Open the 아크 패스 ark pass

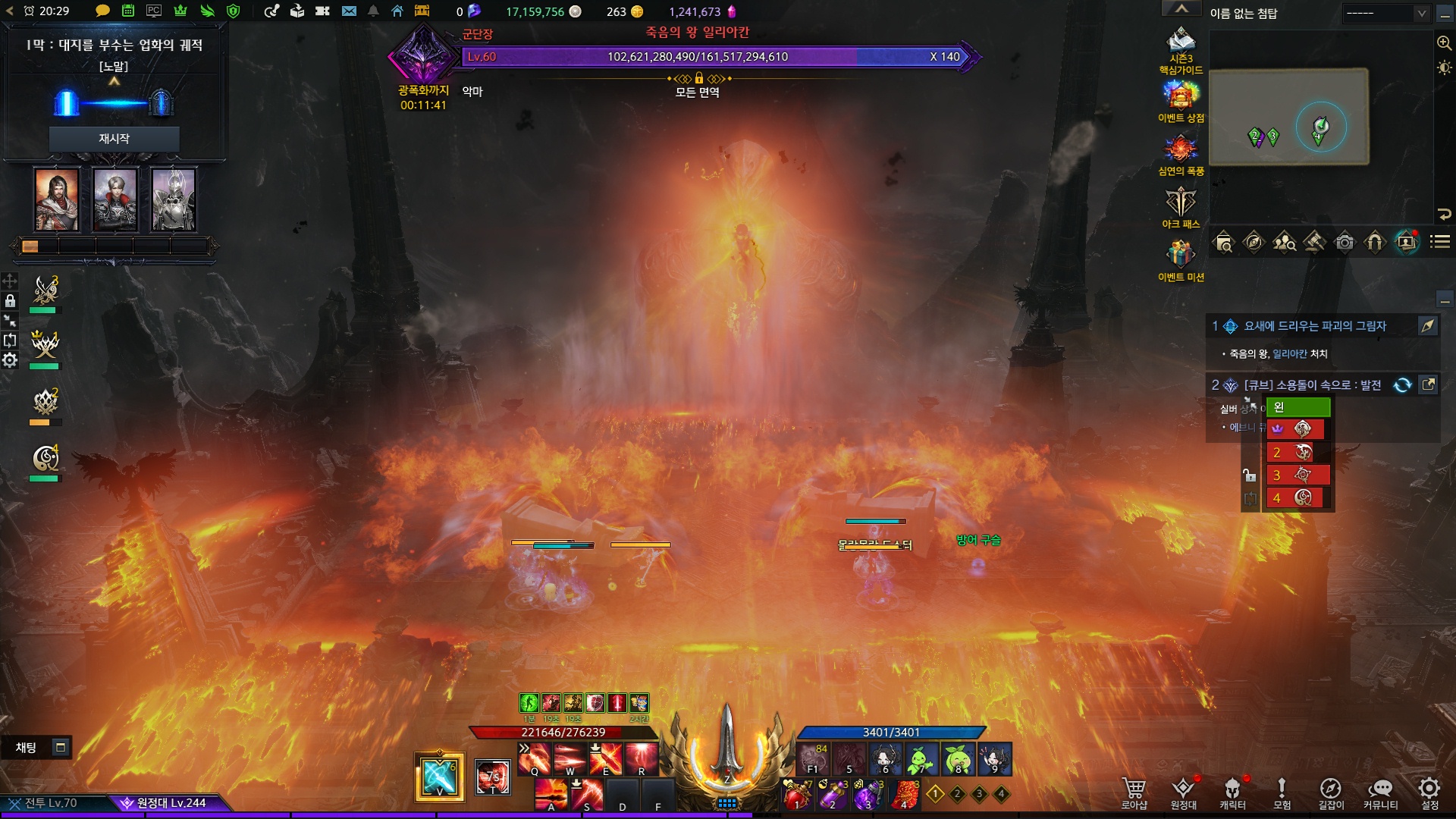(x=1181, y=206)
